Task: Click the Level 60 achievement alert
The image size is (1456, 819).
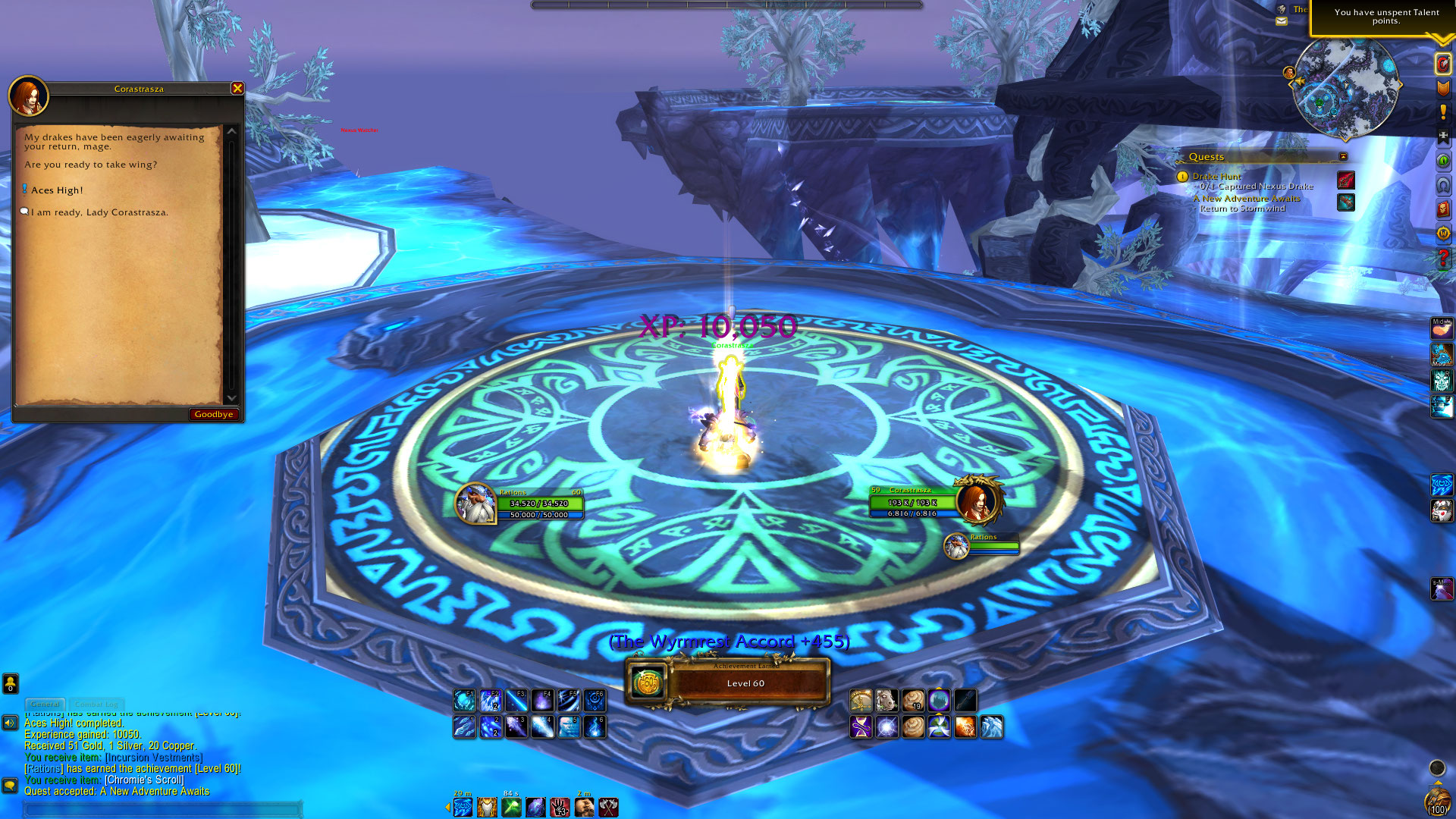Action: (728, 683)
